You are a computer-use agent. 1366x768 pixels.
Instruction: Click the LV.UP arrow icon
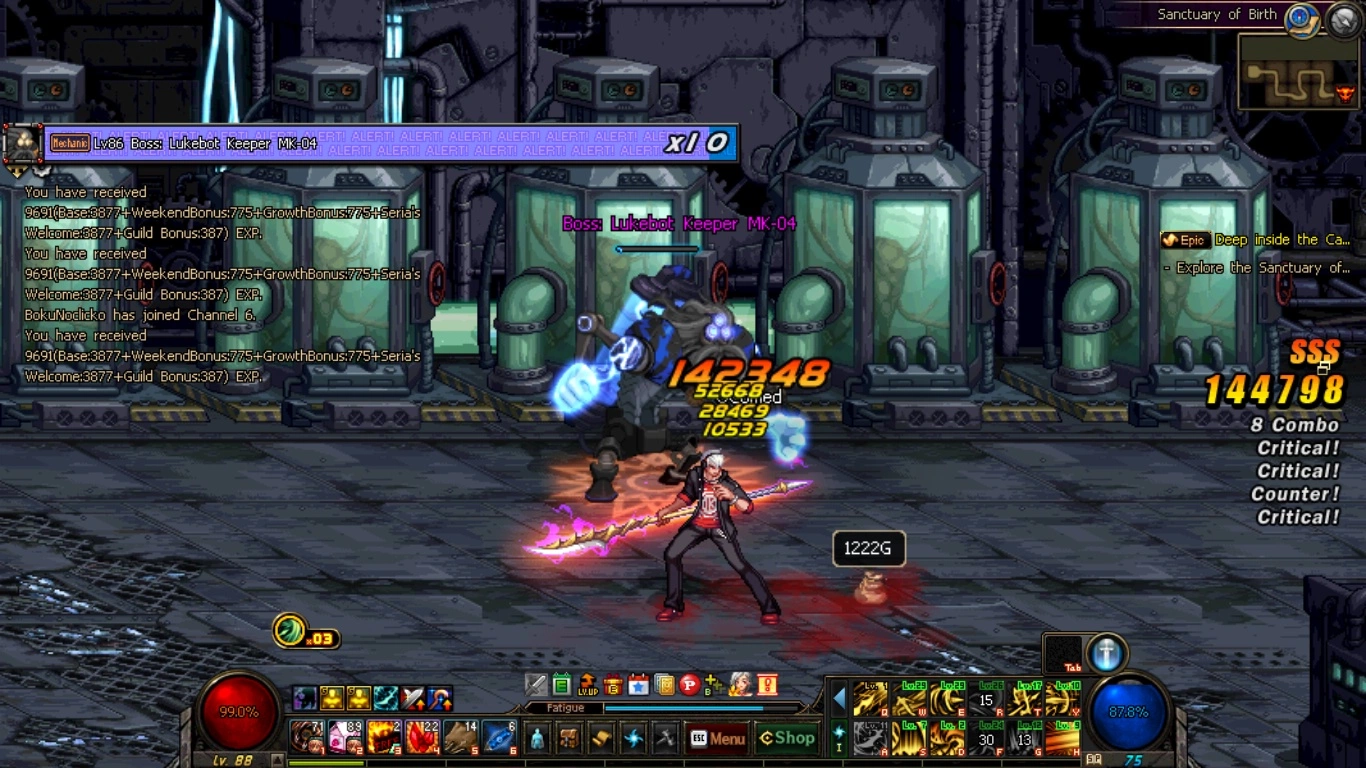[x=588, y=685]
